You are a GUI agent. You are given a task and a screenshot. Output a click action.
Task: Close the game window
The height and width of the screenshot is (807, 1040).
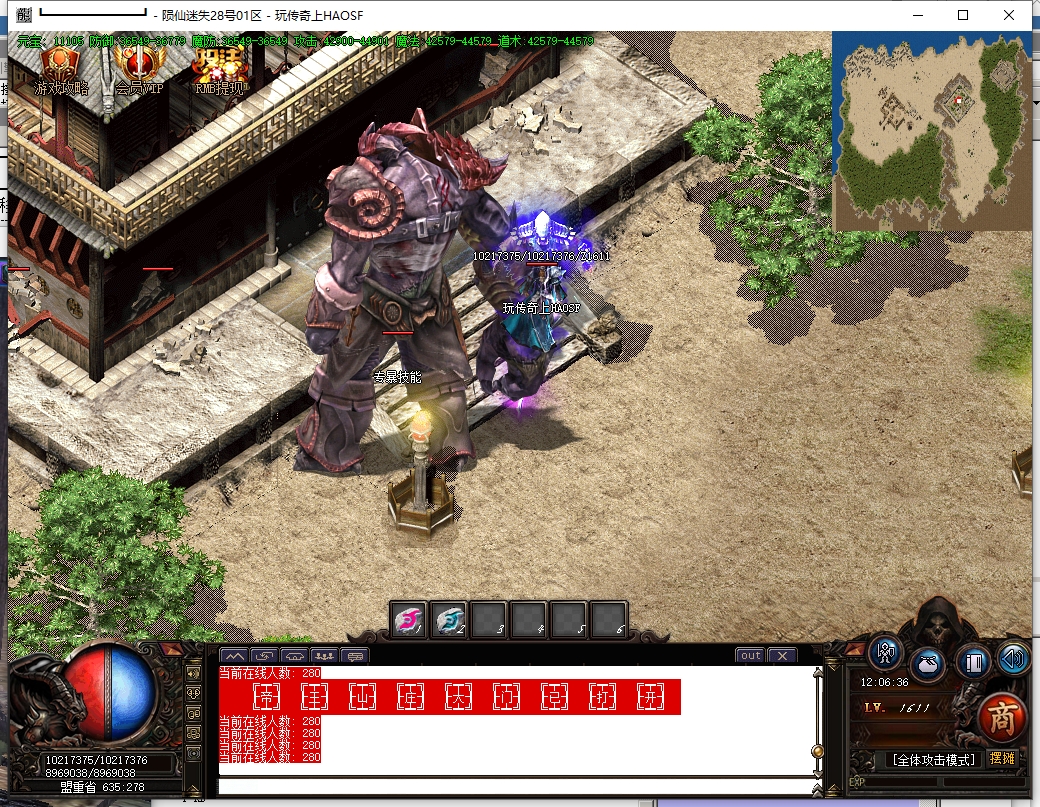point(1009,15)
